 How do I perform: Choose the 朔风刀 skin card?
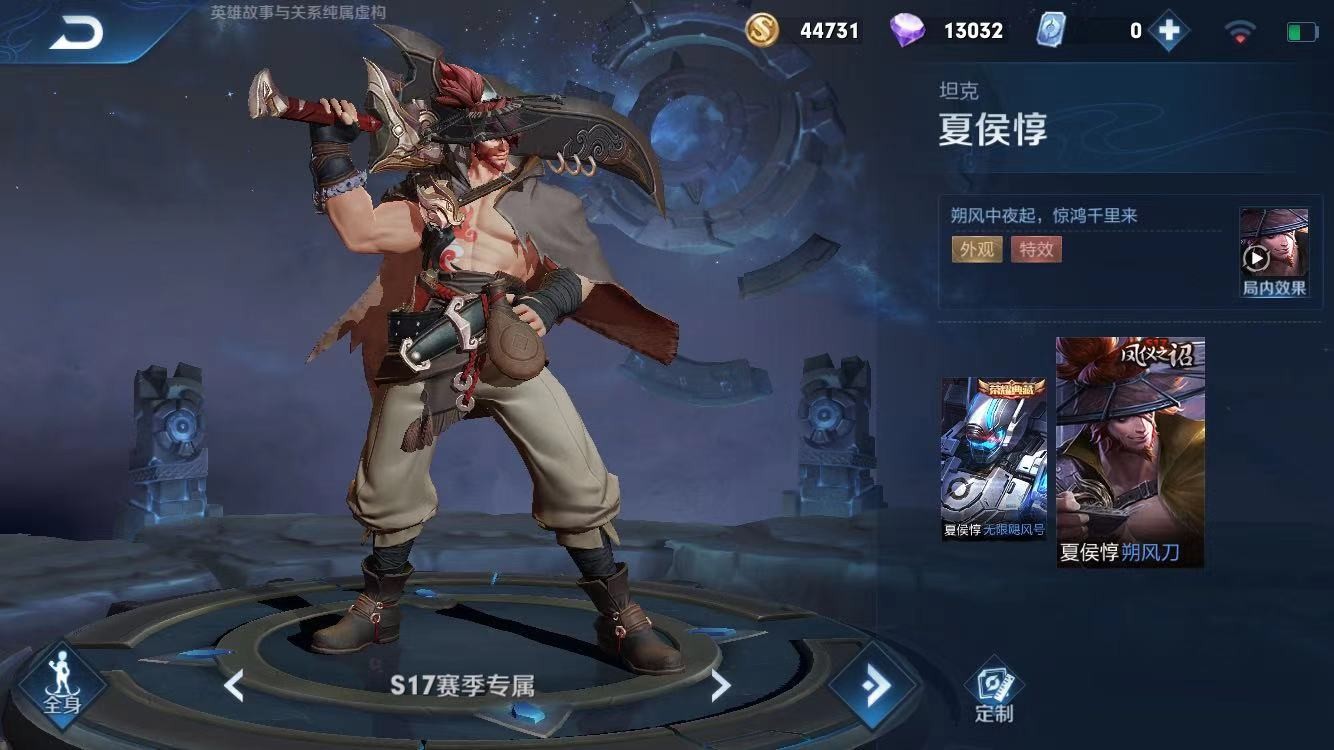click(1130, 452)
